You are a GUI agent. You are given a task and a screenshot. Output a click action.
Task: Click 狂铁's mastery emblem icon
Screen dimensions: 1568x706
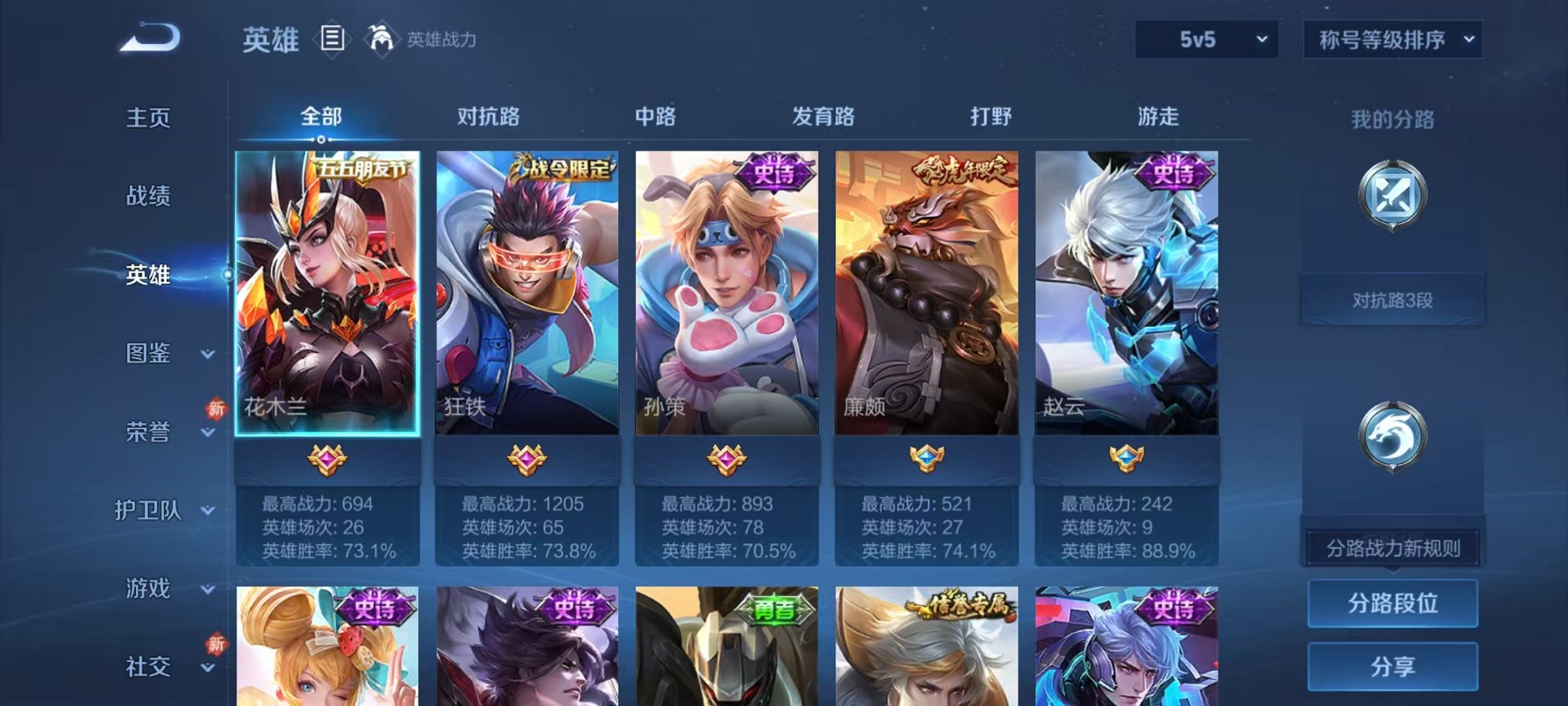click(526, 458)
